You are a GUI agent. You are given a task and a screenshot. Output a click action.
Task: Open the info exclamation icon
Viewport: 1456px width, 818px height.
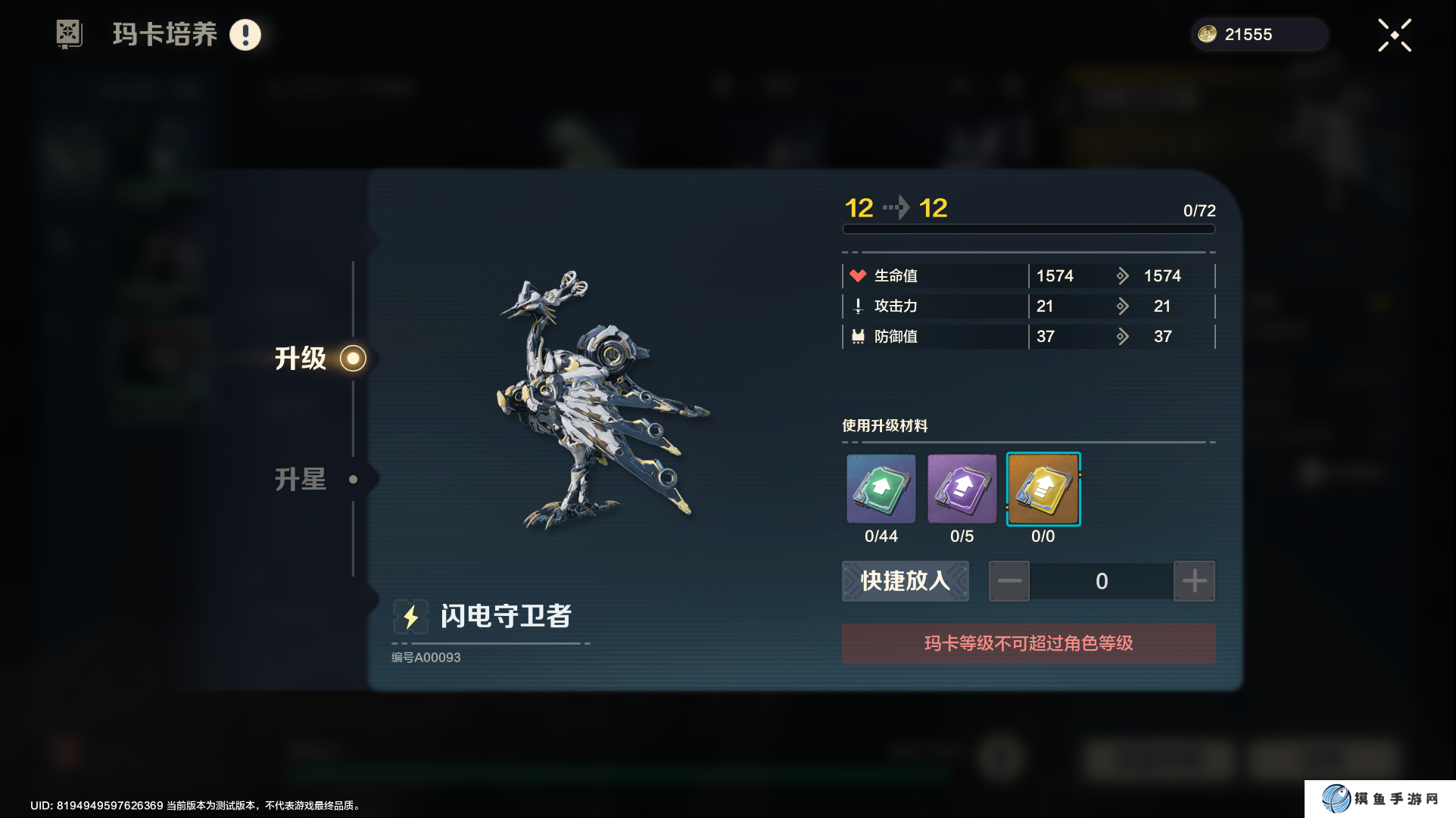[x=245, y=35]
